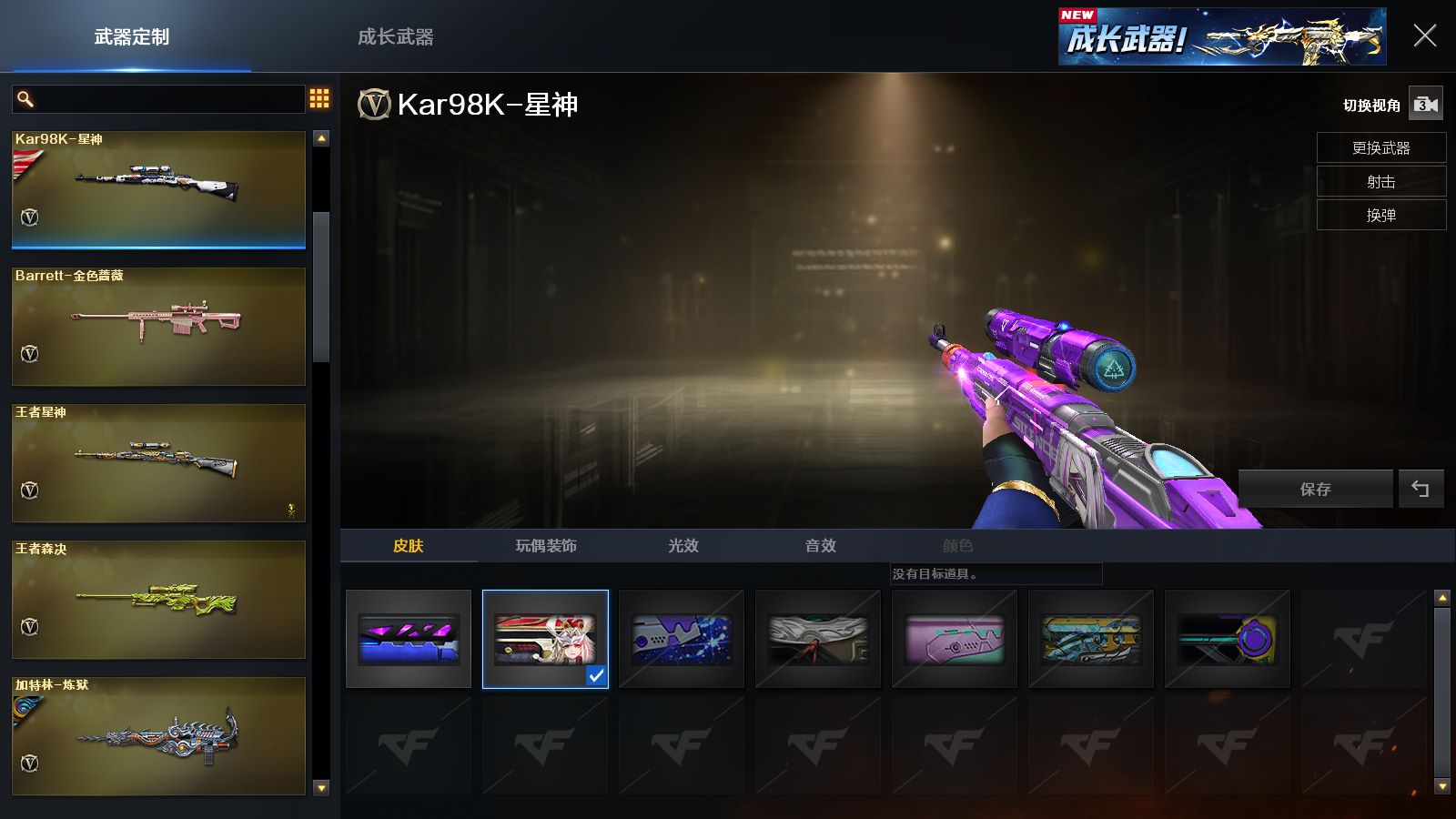1456x819 pixels.
Task: Pick the 王者星神 sniper rifle
Action: (x=158, y=462)
